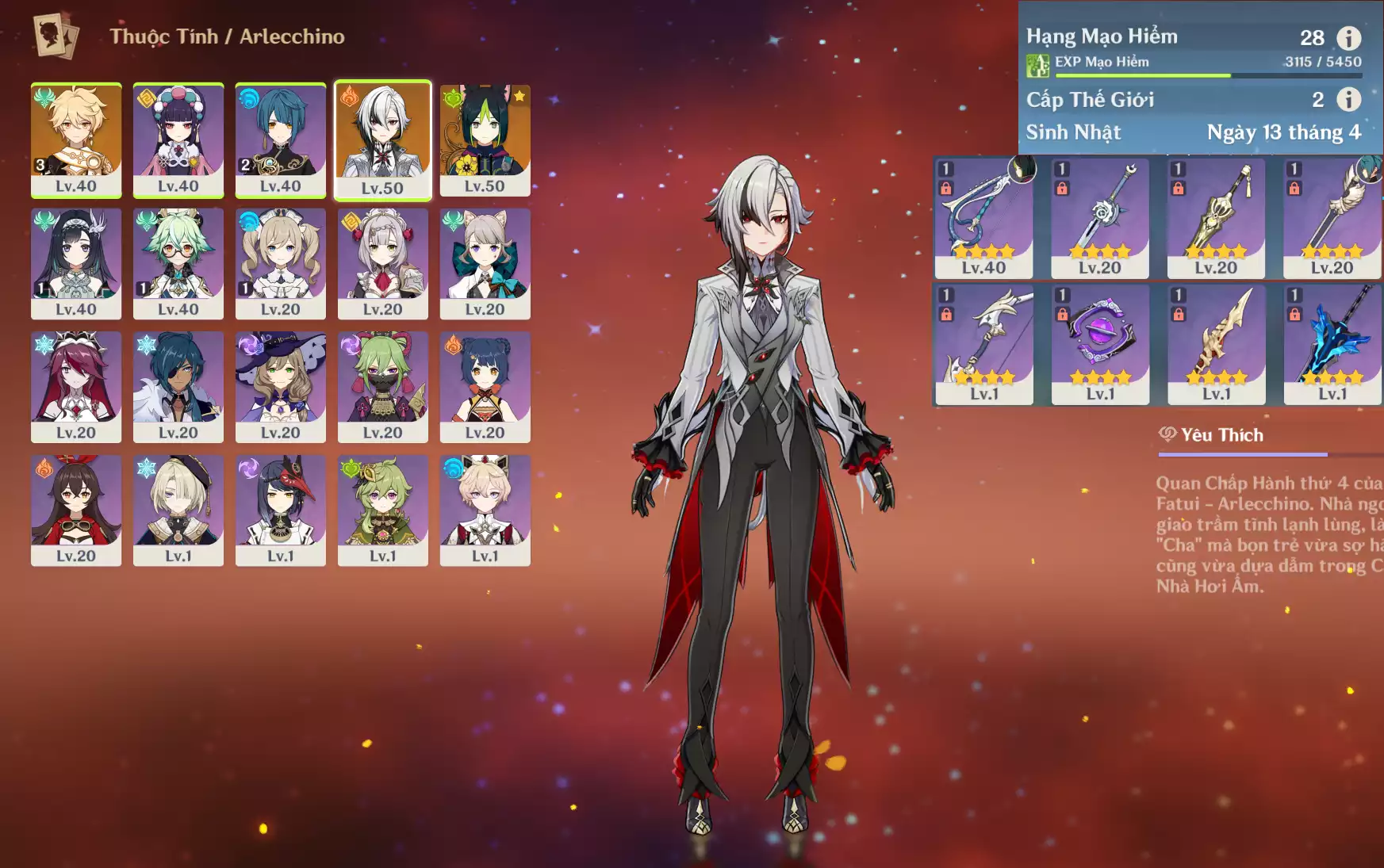
Task: Pick Amber's character card
Action: [76, 510]
